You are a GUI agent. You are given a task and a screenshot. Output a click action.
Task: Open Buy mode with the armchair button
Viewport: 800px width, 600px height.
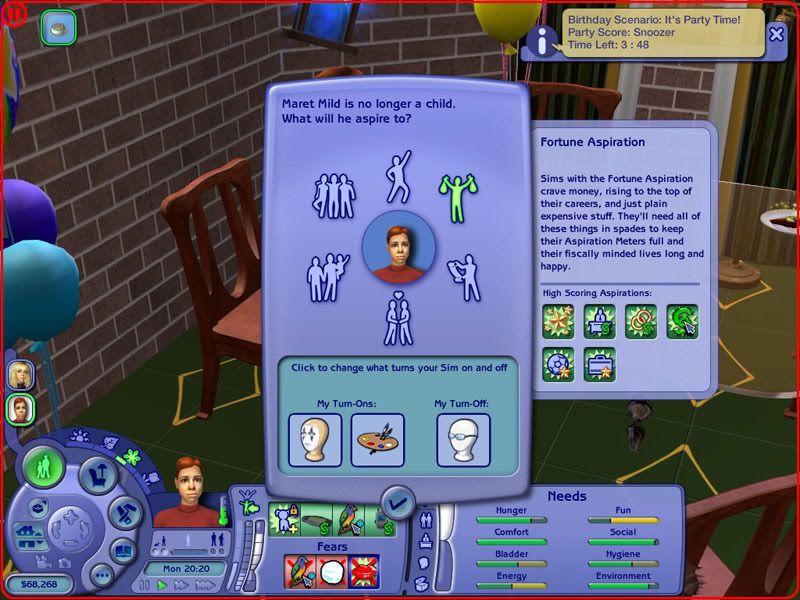(97, 473)
